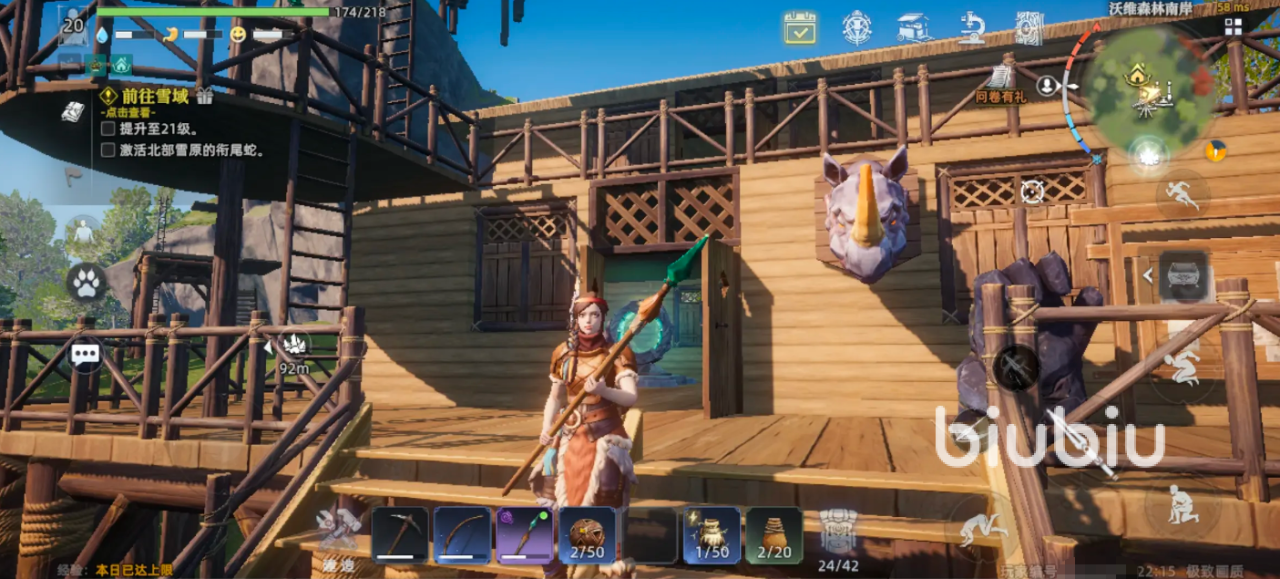Select the lightning sack slot 1/50
The image size is (1280, 579).
[712, 535]
